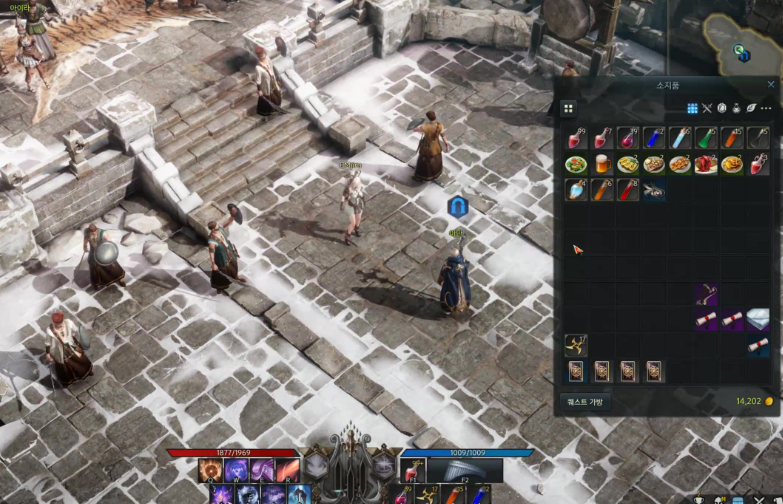The width and height of the screenshot is (783, 504).
Task: Click the bow item on the purple slot
Action: (x=706, y=294)
